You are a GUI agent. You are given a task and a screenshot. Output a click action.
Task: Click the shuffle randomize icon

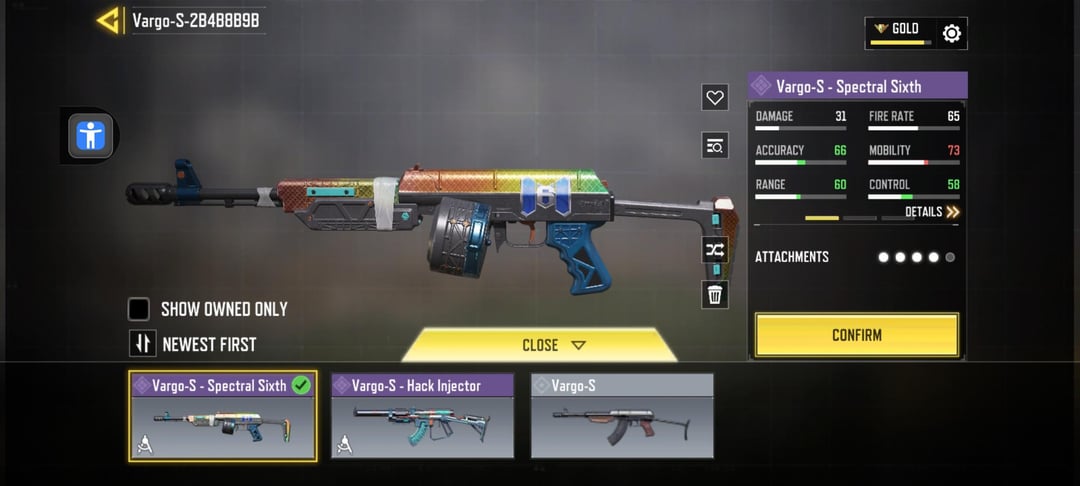(715, 250)
